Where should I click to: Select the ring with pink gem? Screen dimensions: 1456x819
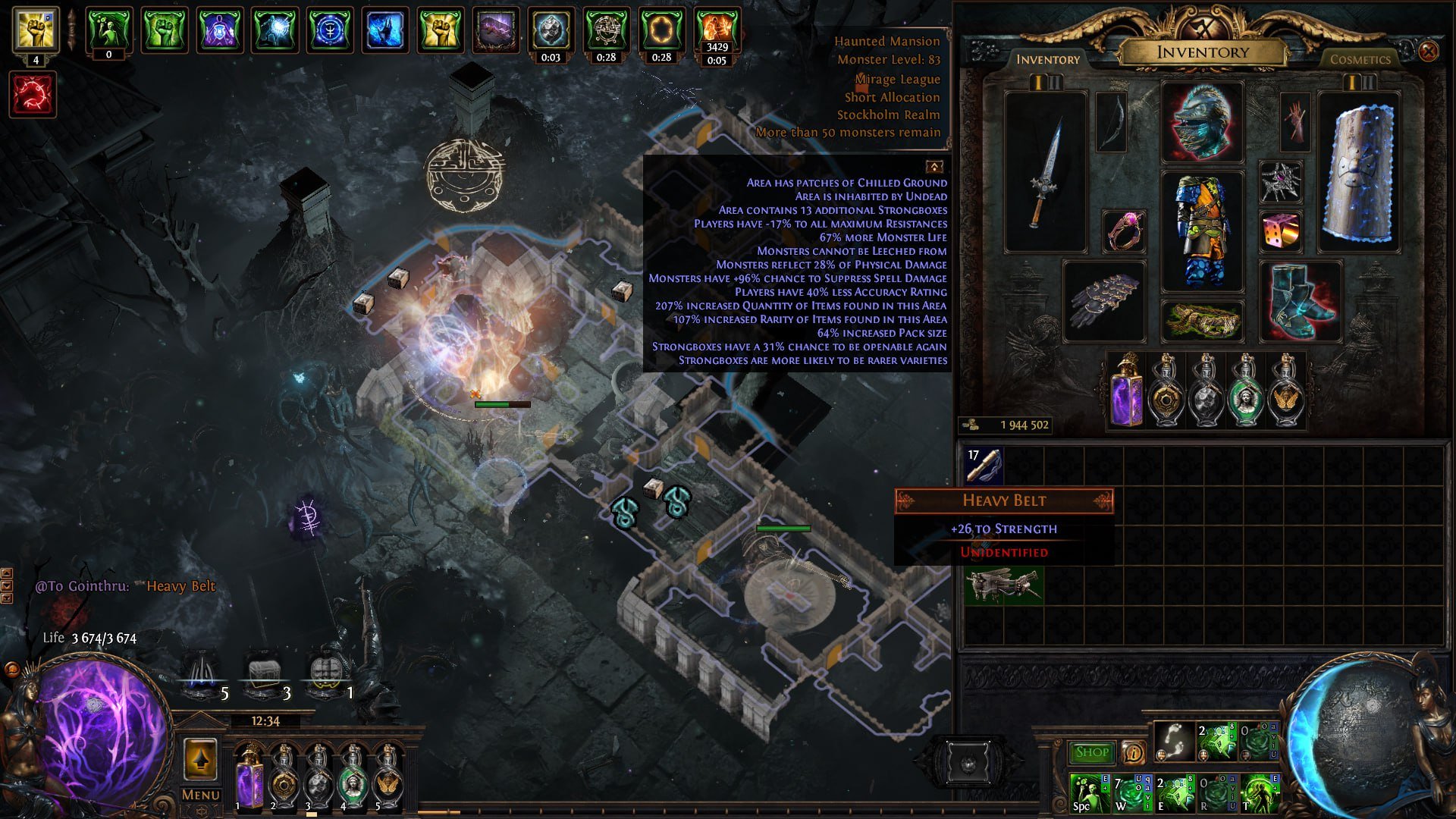[1124, 231]
